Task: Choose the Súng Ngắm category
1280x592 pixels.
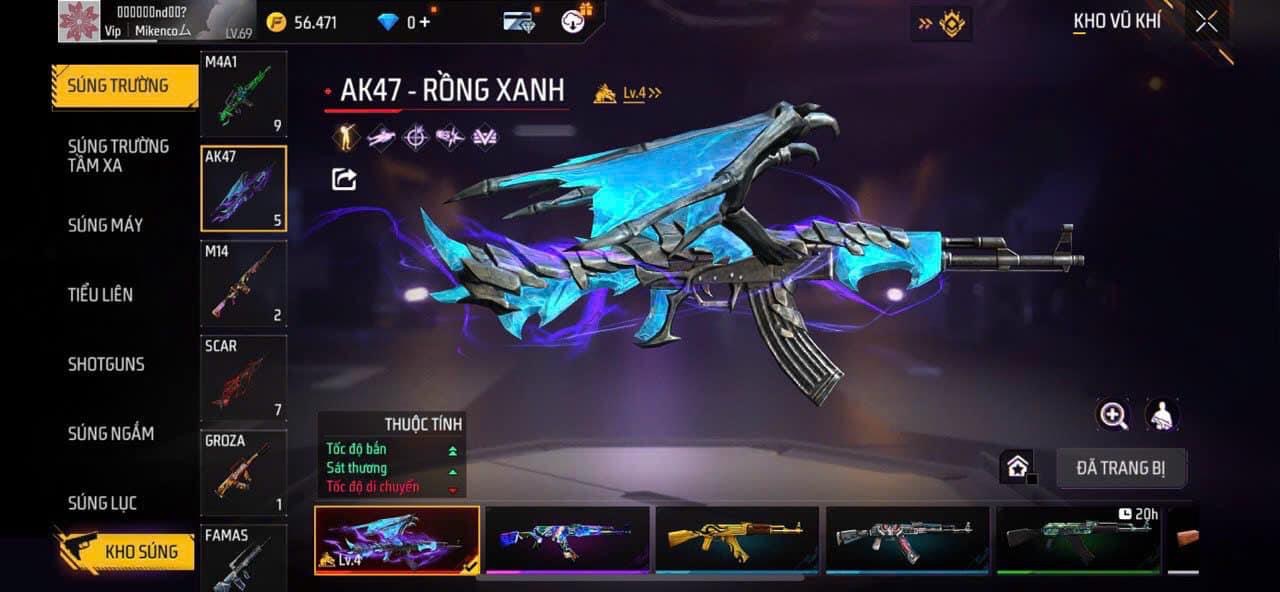Action: [x=111, y=433]
